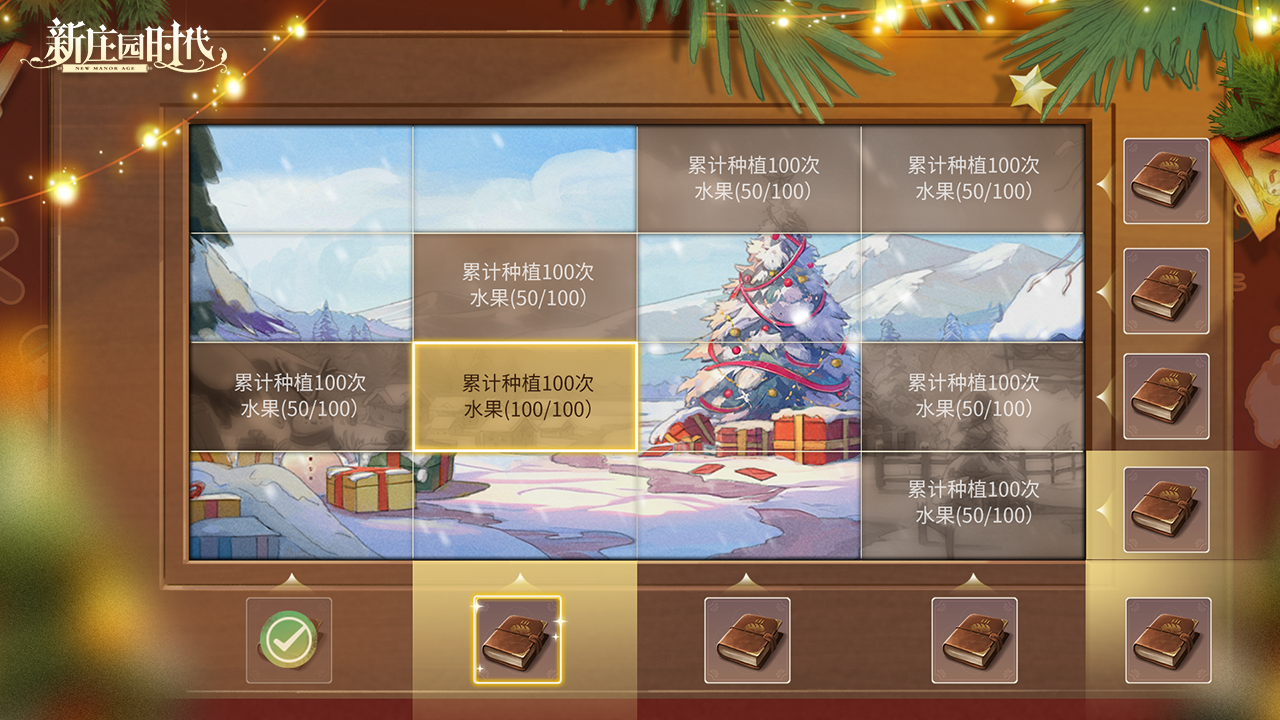Click the green checkmark claimed reward
The image size is (1280, 720).
click(288, 642)
